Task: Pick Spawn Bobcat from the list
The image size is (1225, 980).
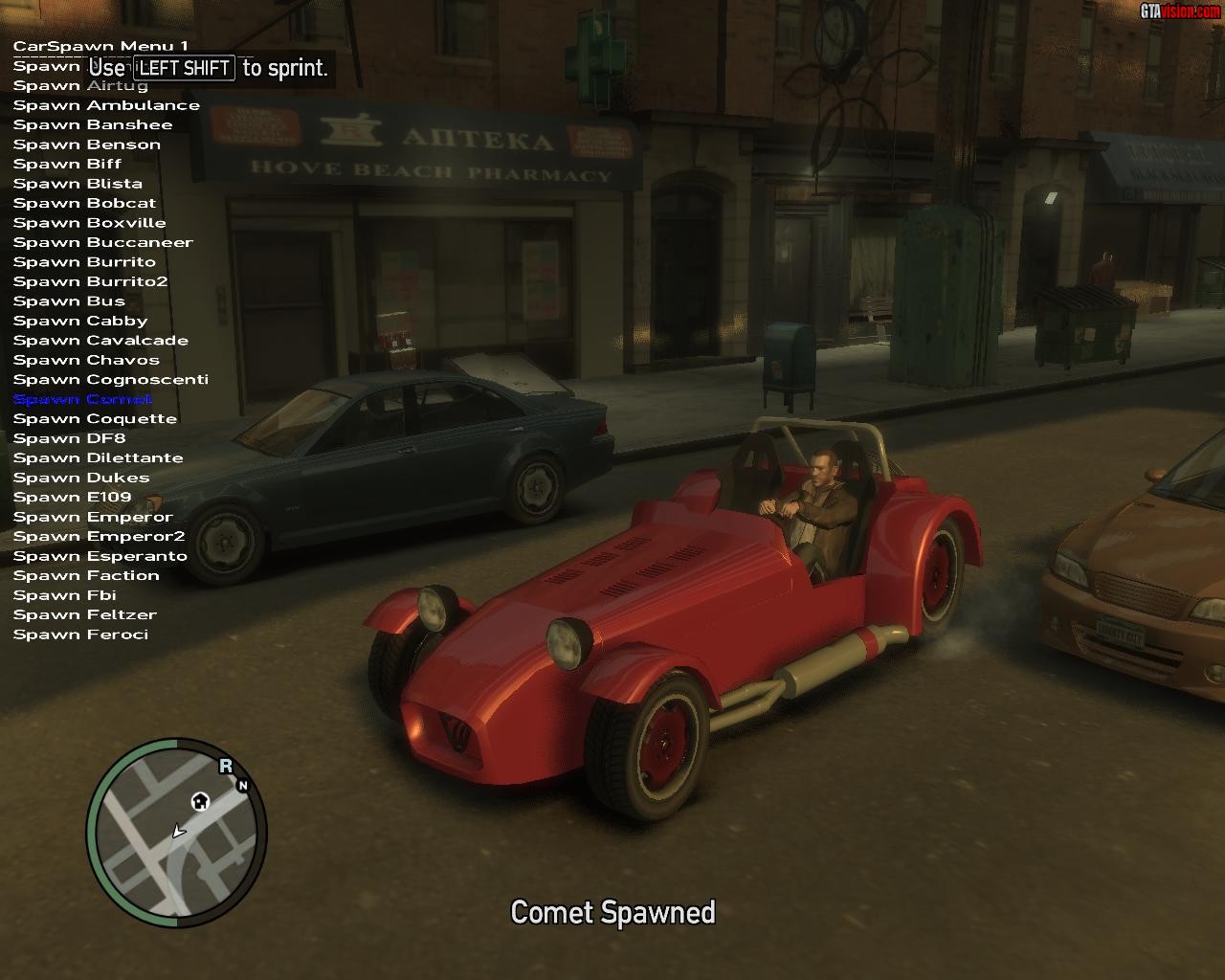Action: [84, 204]
